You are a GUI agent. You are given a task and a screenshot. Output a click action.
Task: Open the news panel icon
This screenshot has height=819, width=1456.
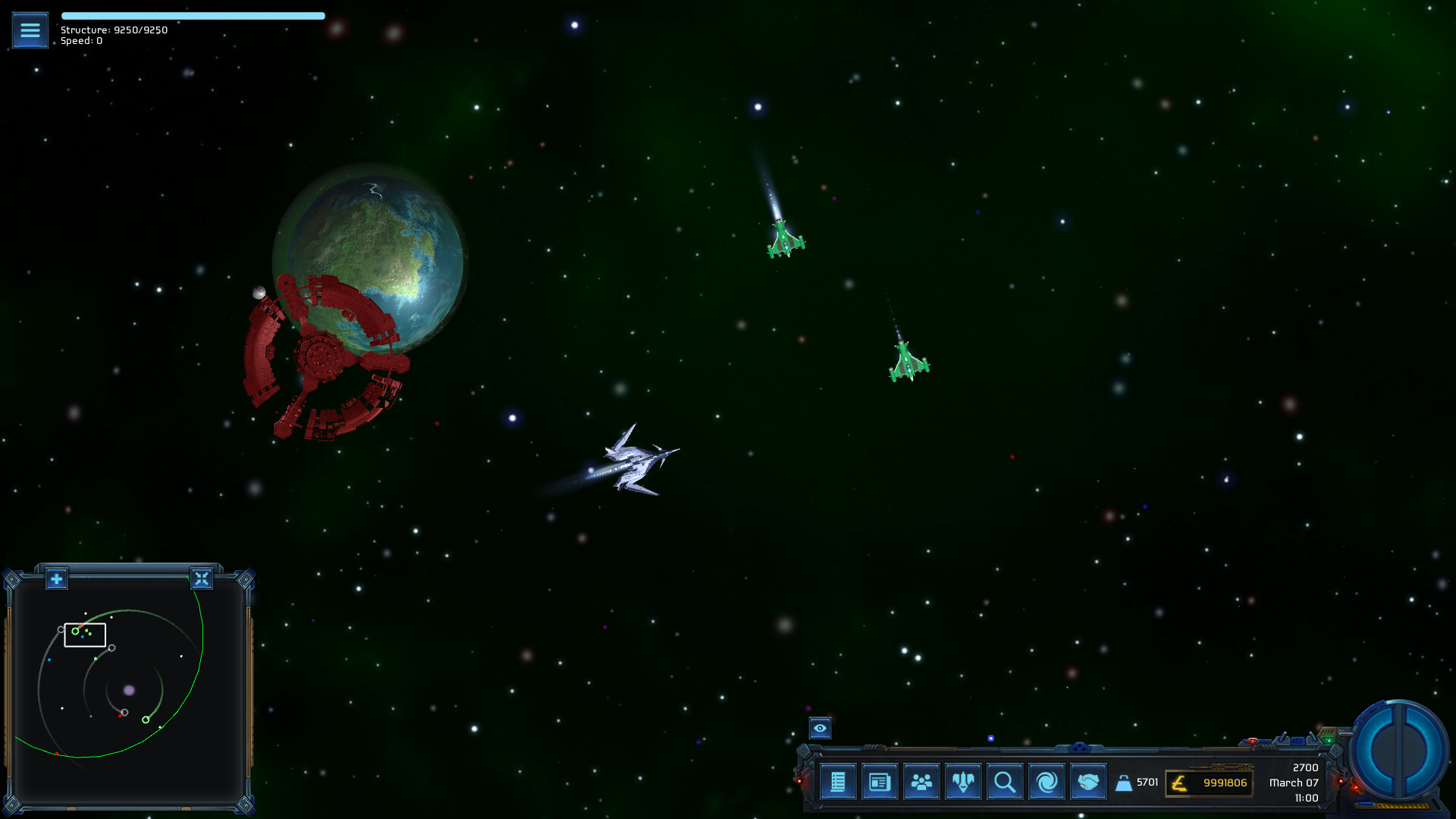click(x=879, y=781)
